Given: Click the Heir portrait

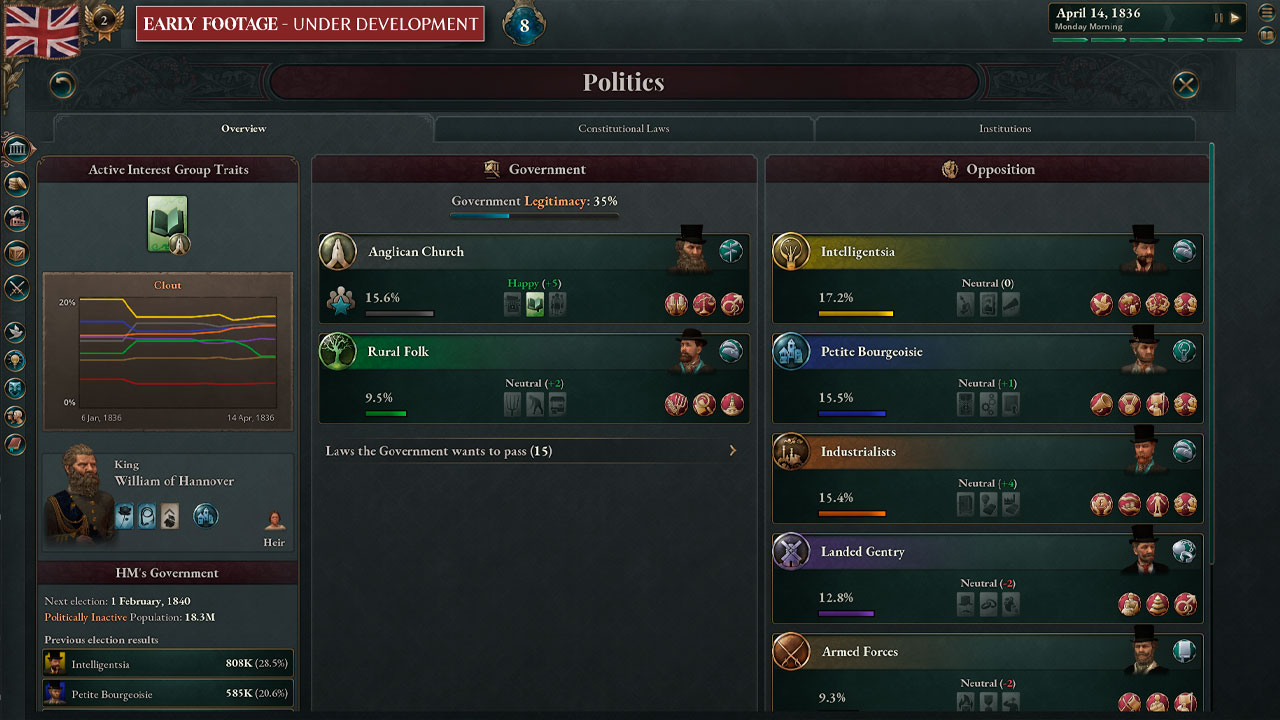Looking at the screenshot, I should click(274, 522).
